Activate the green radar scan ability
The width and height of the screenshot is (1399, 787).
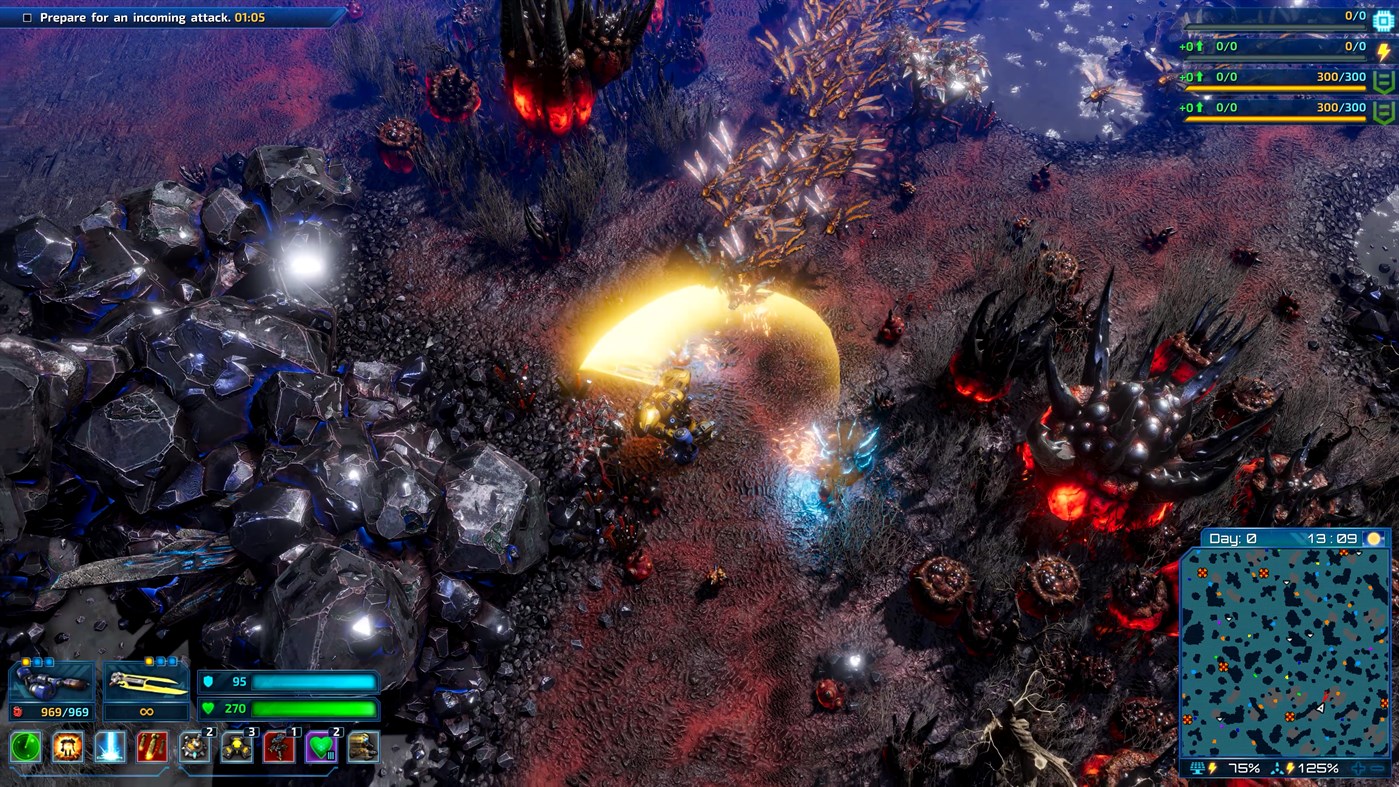25,748
